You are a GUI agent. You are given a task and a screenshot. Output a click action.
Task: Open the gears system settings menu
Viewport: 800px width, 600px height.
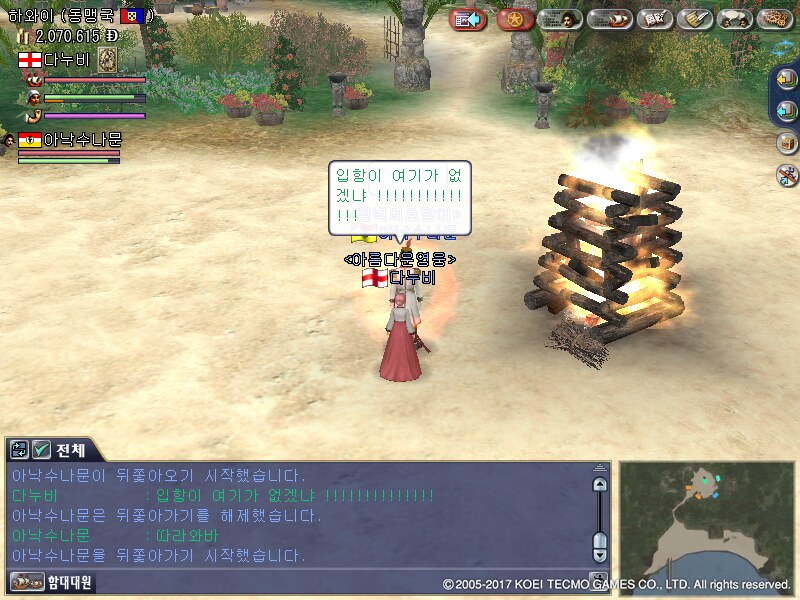point(775,19)
